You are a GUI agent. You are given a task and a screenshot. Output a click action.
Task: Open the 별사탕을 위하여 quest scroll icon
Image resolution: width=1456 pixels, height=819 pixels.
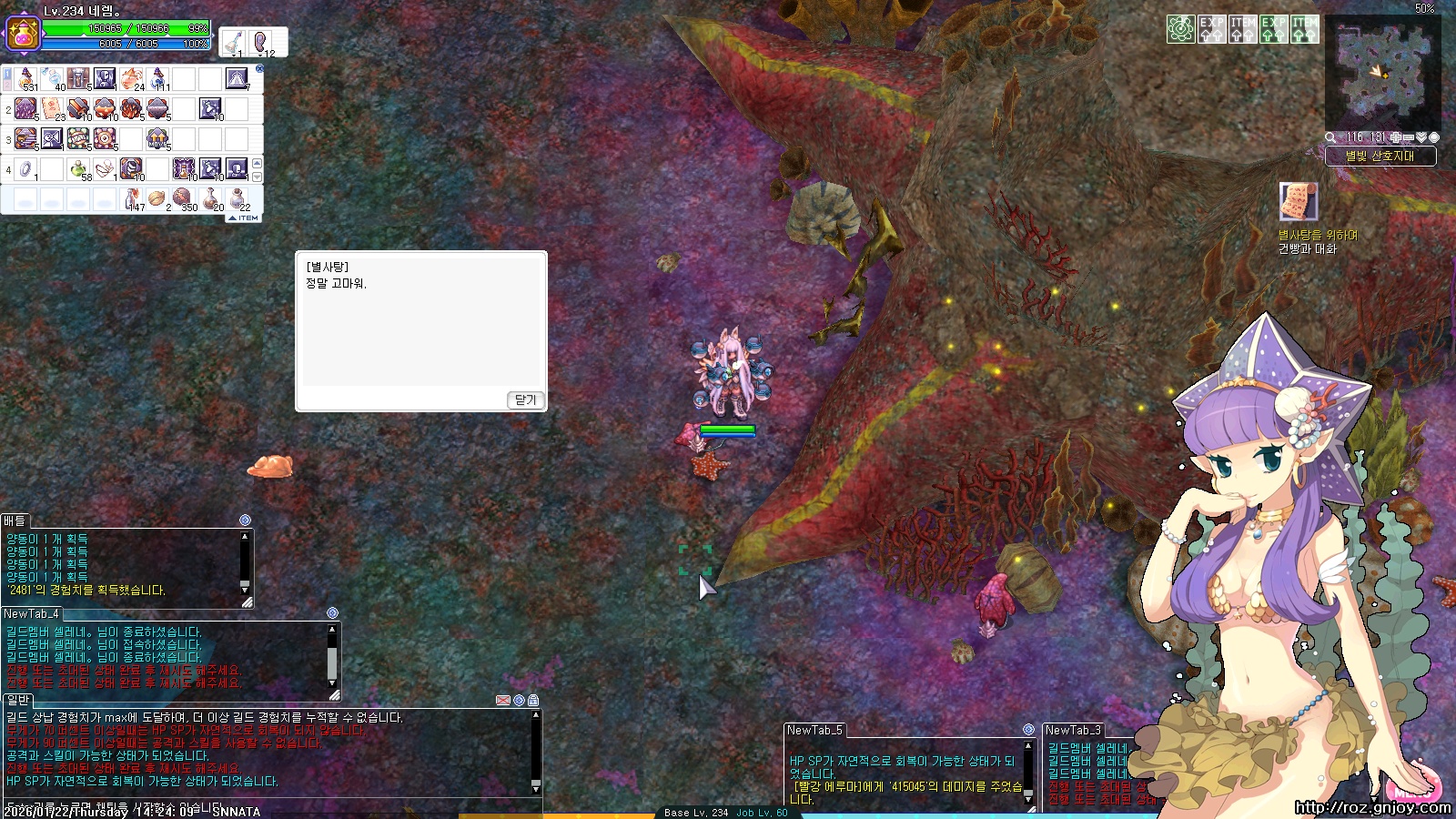pos(1298,201)
